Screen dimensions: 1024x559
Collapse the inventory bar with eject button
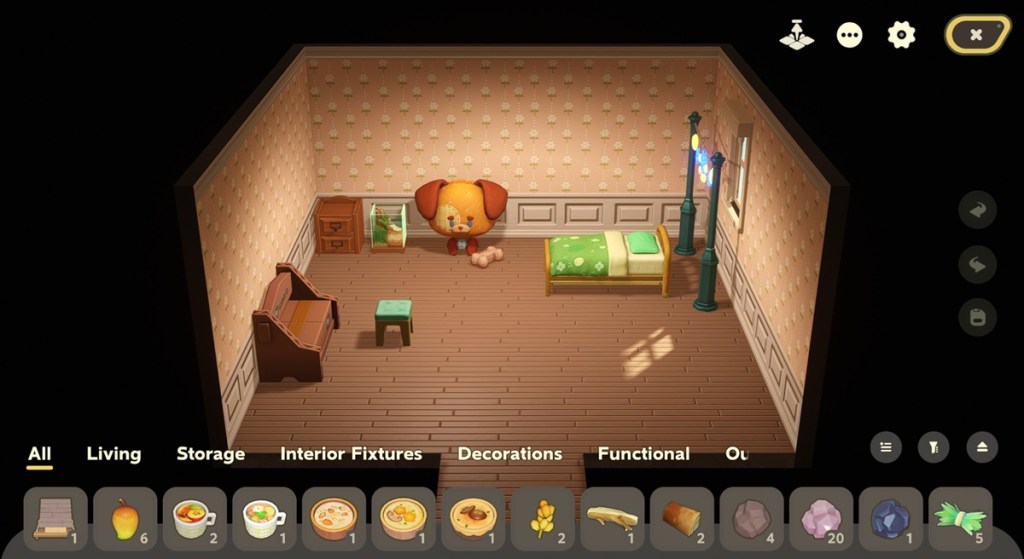pyautogui.click(x=981, y=447)
